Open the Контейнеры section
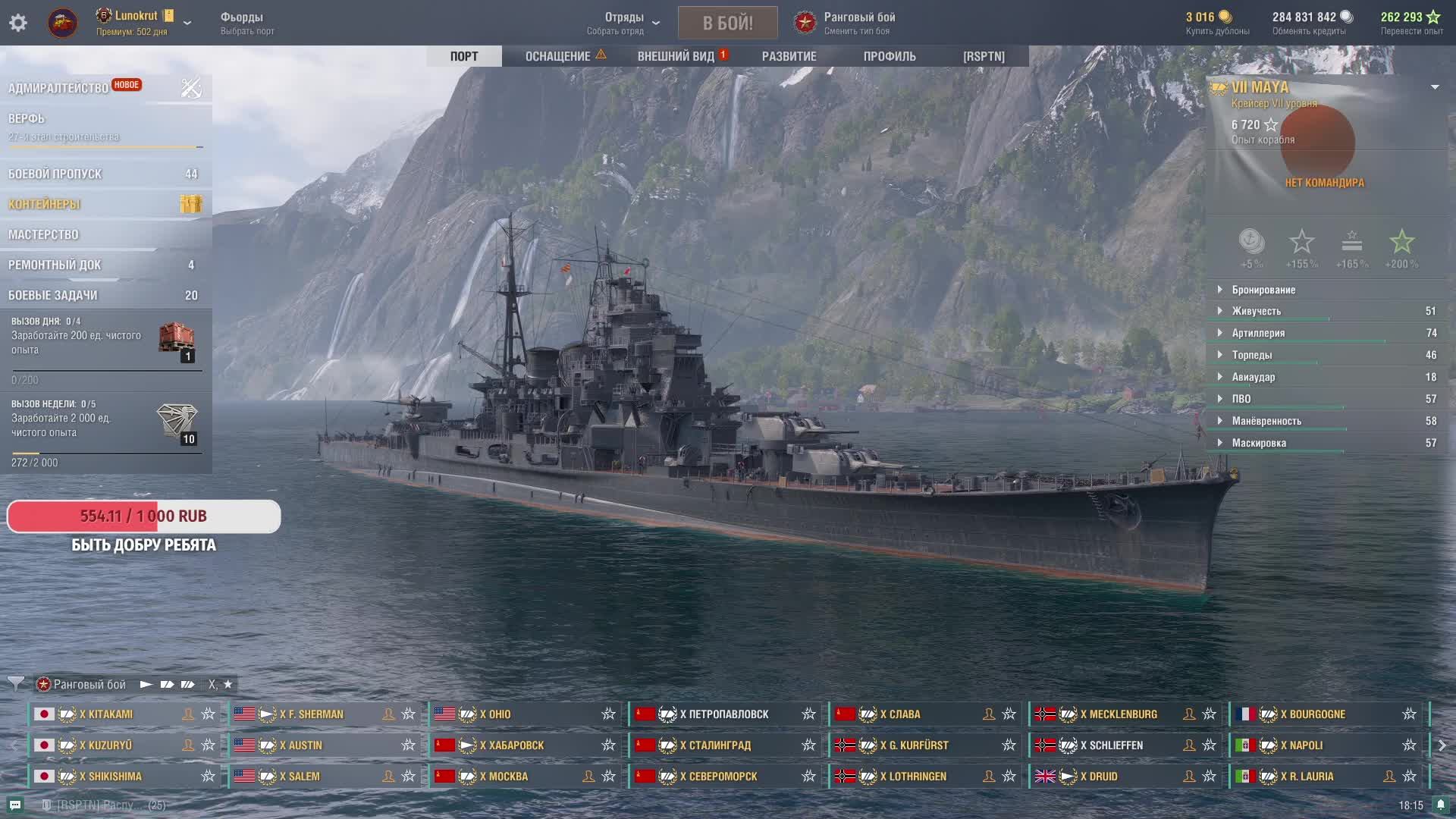1456x819 pixels. [44, 204]
